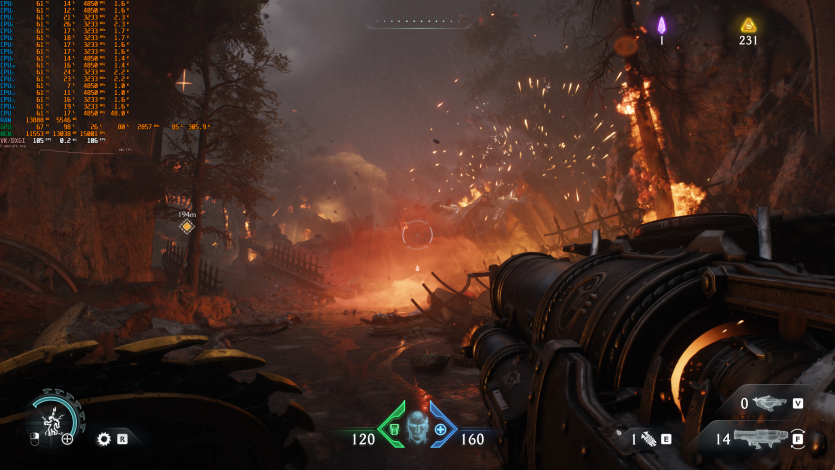Viewport: 835px width, 470px height.
Task: Click the compass strip at the top
Action: (x=418, y=22)
